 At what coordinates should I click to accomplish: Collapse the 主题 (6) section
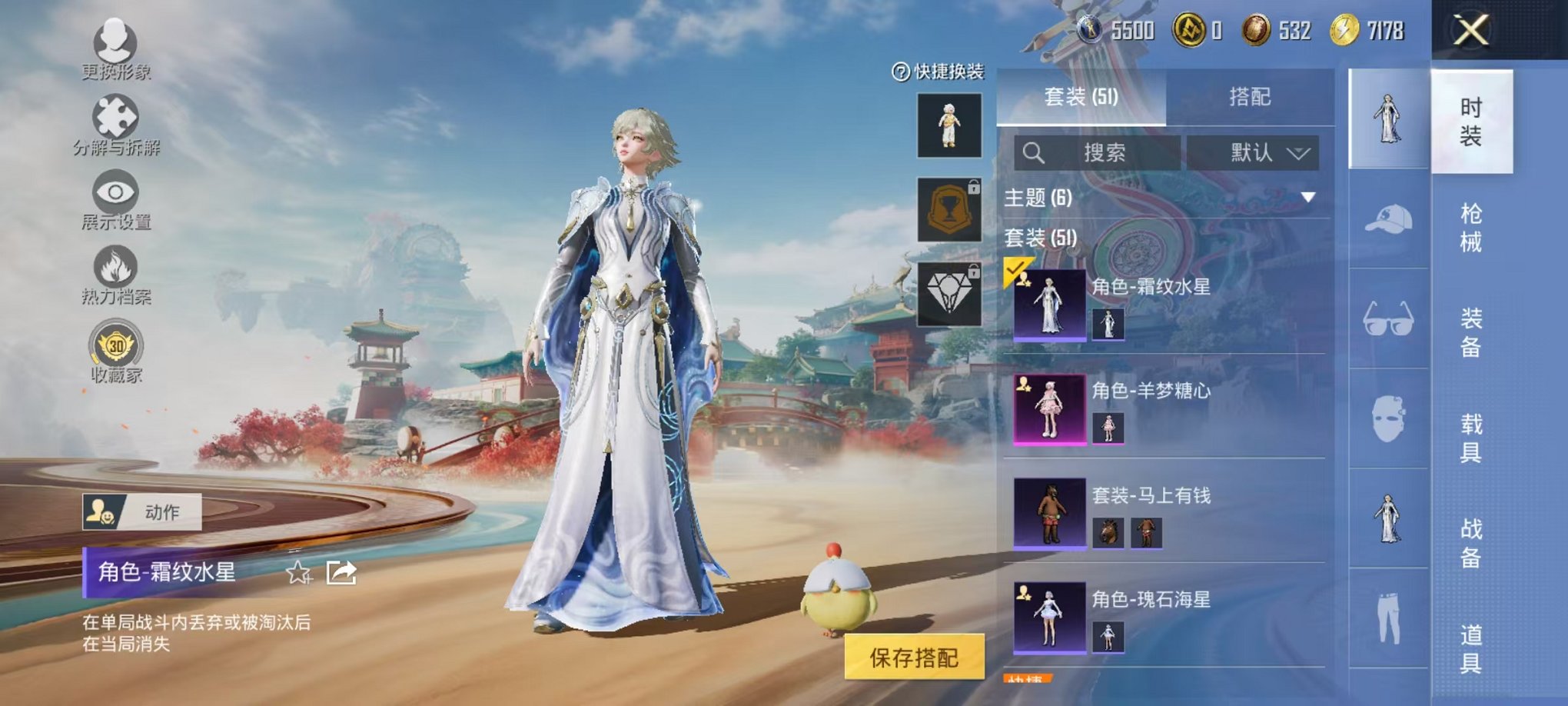[x=1307, y=198]
